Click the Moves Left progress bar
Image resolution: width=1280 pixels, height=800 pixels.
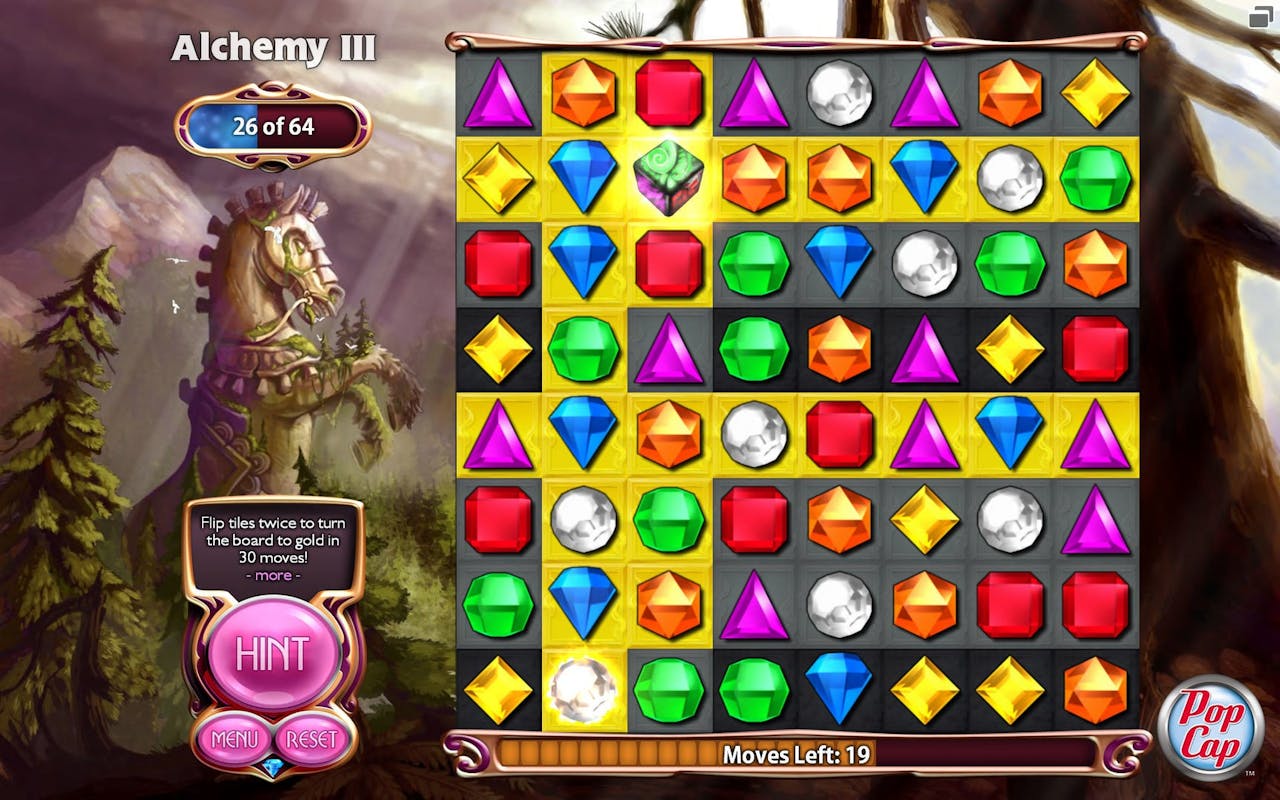[x=790, y=756]
